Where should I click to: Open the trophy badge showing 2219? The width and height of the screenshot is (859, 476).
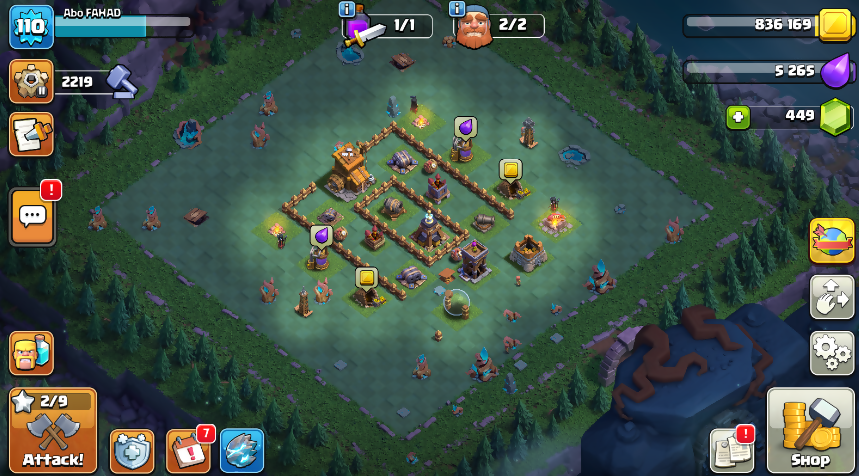tap(31, 81)
